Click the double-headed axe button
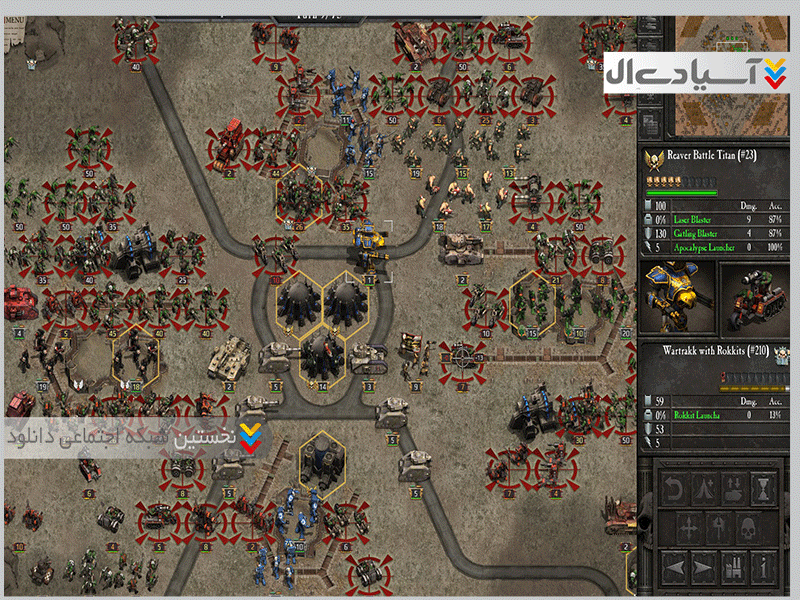The image size is (800, 600). click(x=718, y=527)
